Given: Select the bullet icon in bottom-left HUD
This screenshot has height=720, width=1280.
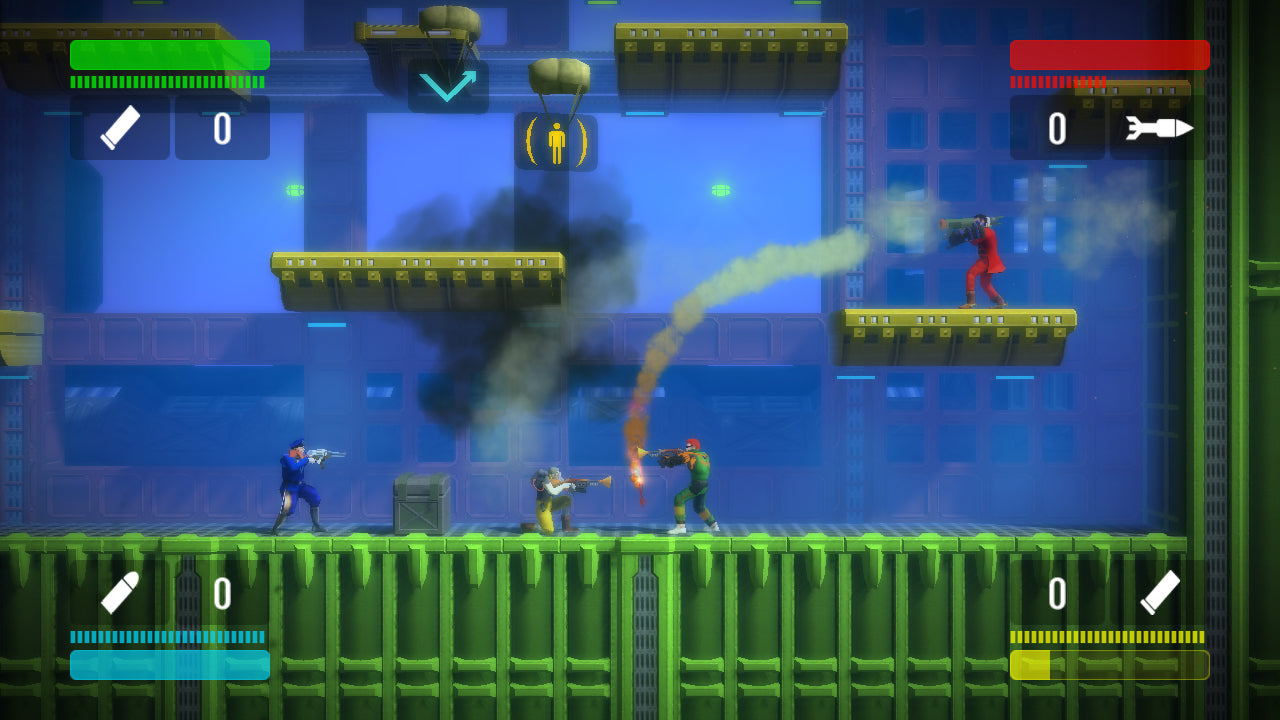Looking at the screenshot, I should [x=117, y=590].
